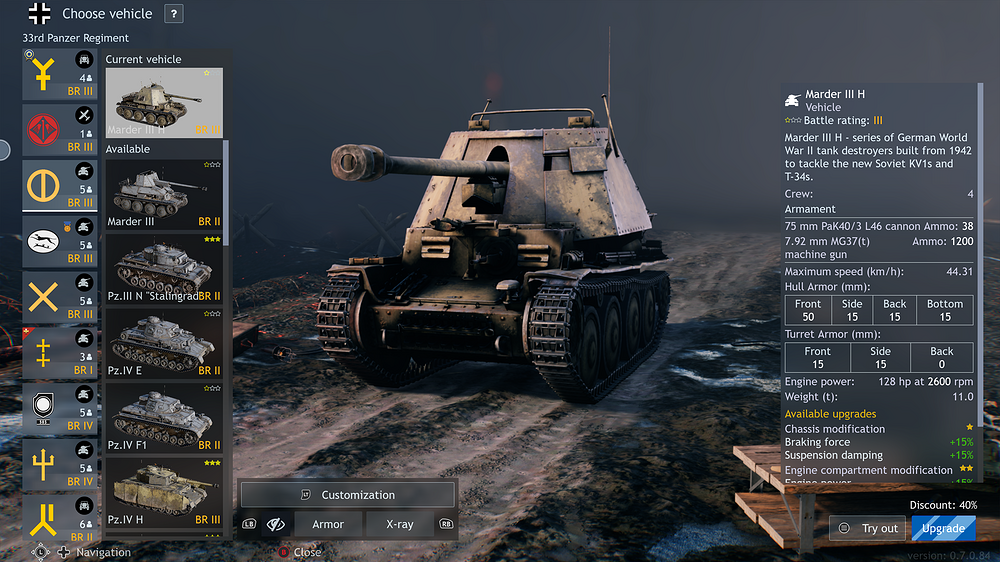Select the Pz.IV E tank
Image resolution: width=1000 pixels, height=562 pixels.
[x=164, y=342]
